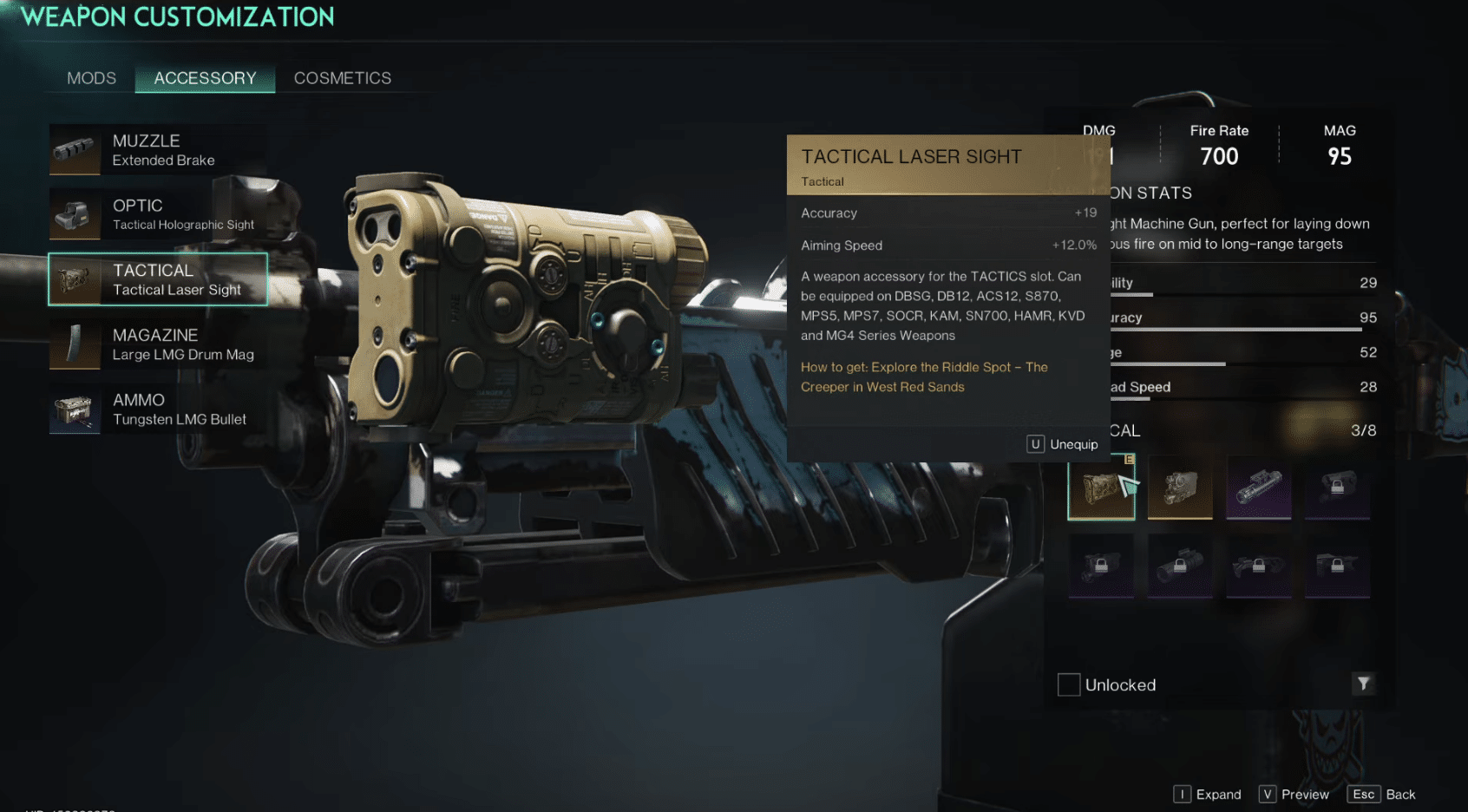Open the Riddle Spot Creeper how-to-get link
1468x812 pixels.
coord(923,377)
